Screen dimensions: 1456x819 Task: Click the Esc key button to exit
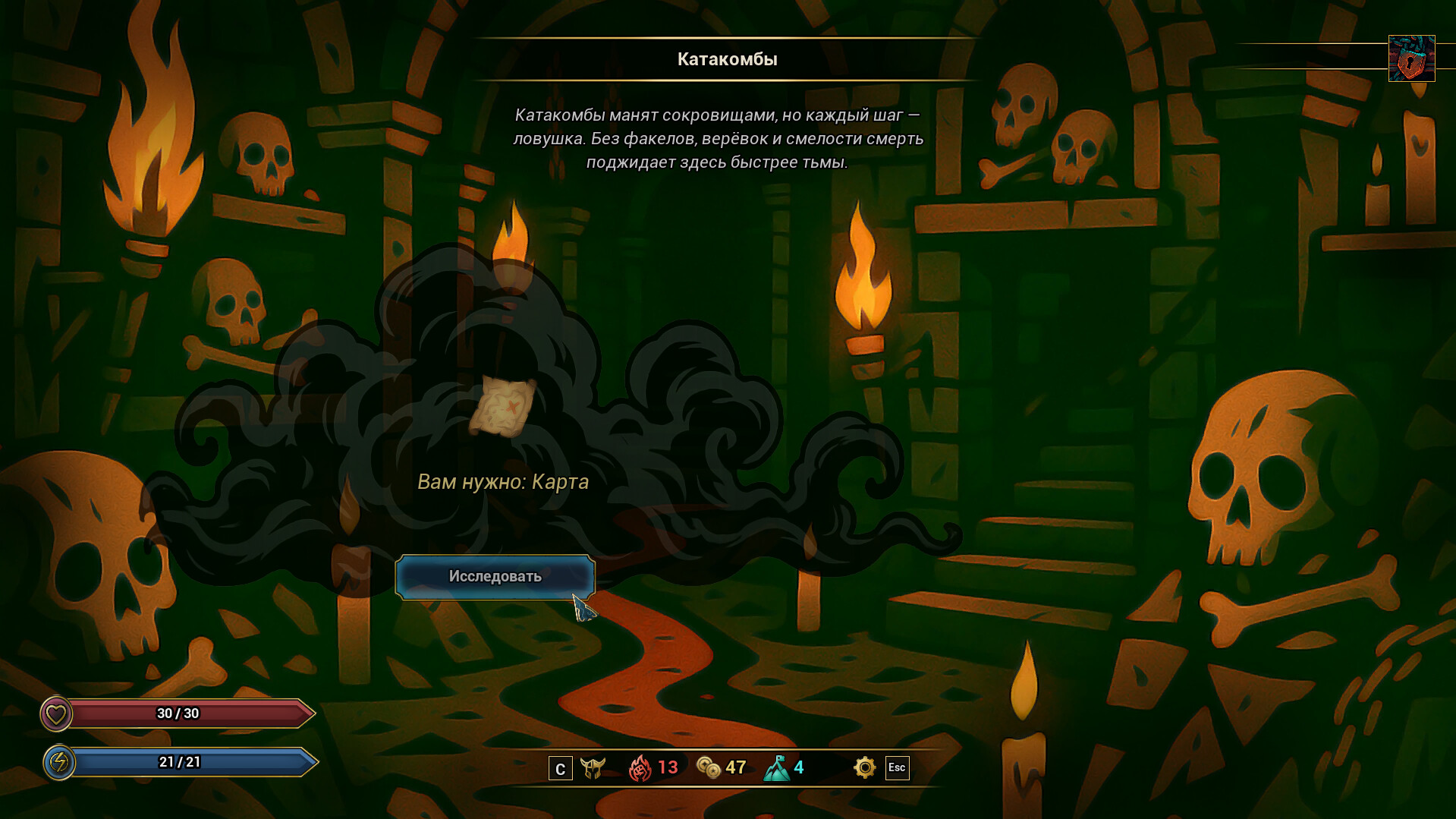[x=896, y=768]
